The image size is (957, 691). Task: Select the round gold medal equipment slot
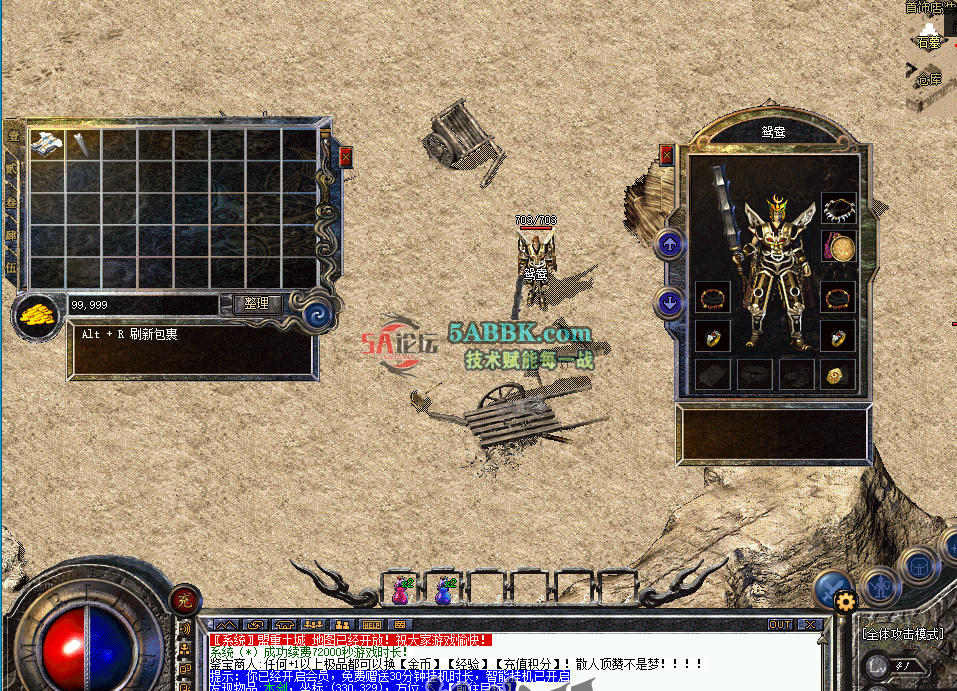point(838,247)
